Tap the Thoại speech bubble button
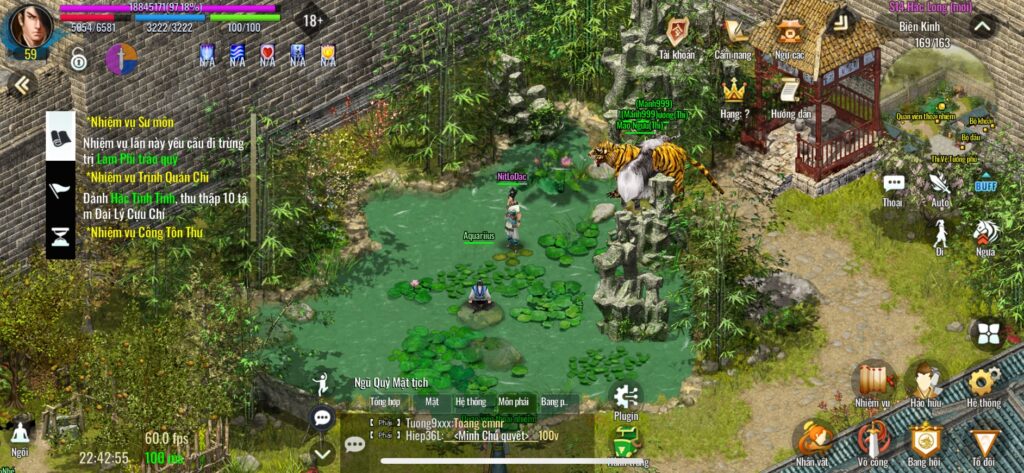Viewport: 1024px width, 473px height. (893, 186)
